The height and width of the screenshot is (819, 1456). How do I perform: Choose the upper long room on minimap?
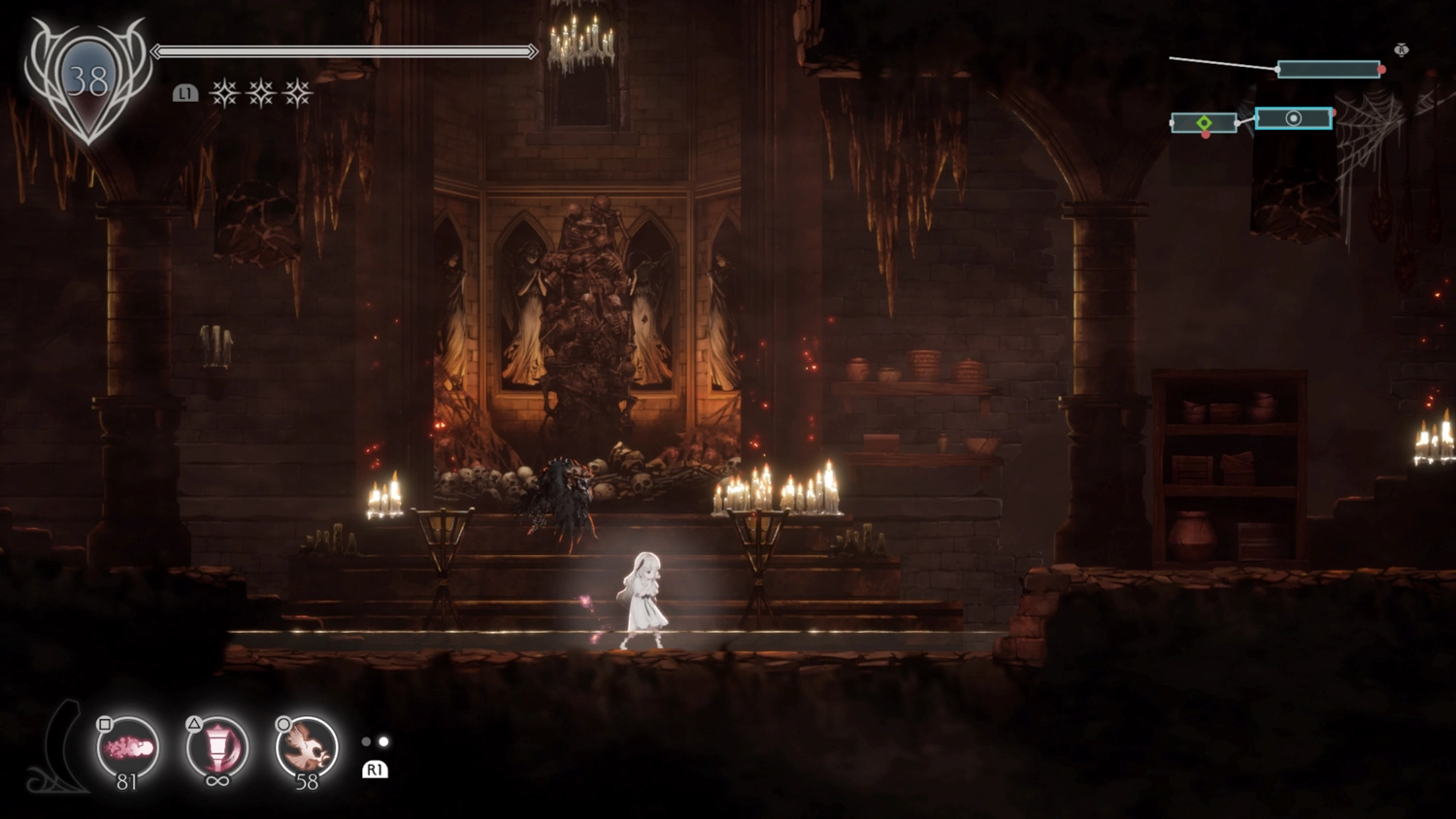[1328, 69]
